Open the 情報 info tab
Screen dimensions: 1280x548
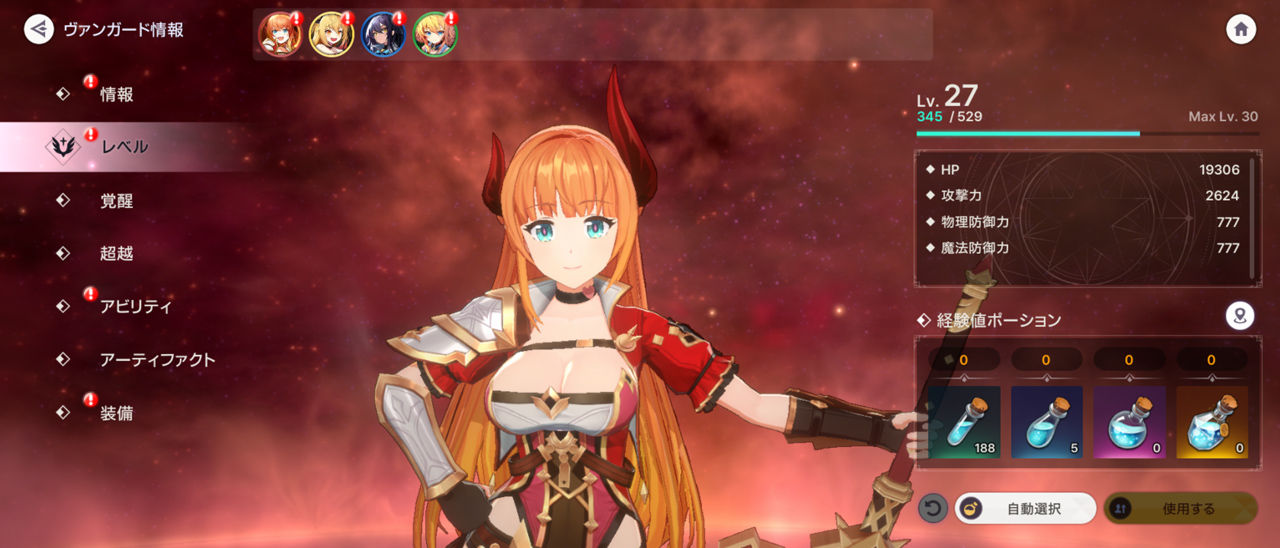[x=116, y=95]
